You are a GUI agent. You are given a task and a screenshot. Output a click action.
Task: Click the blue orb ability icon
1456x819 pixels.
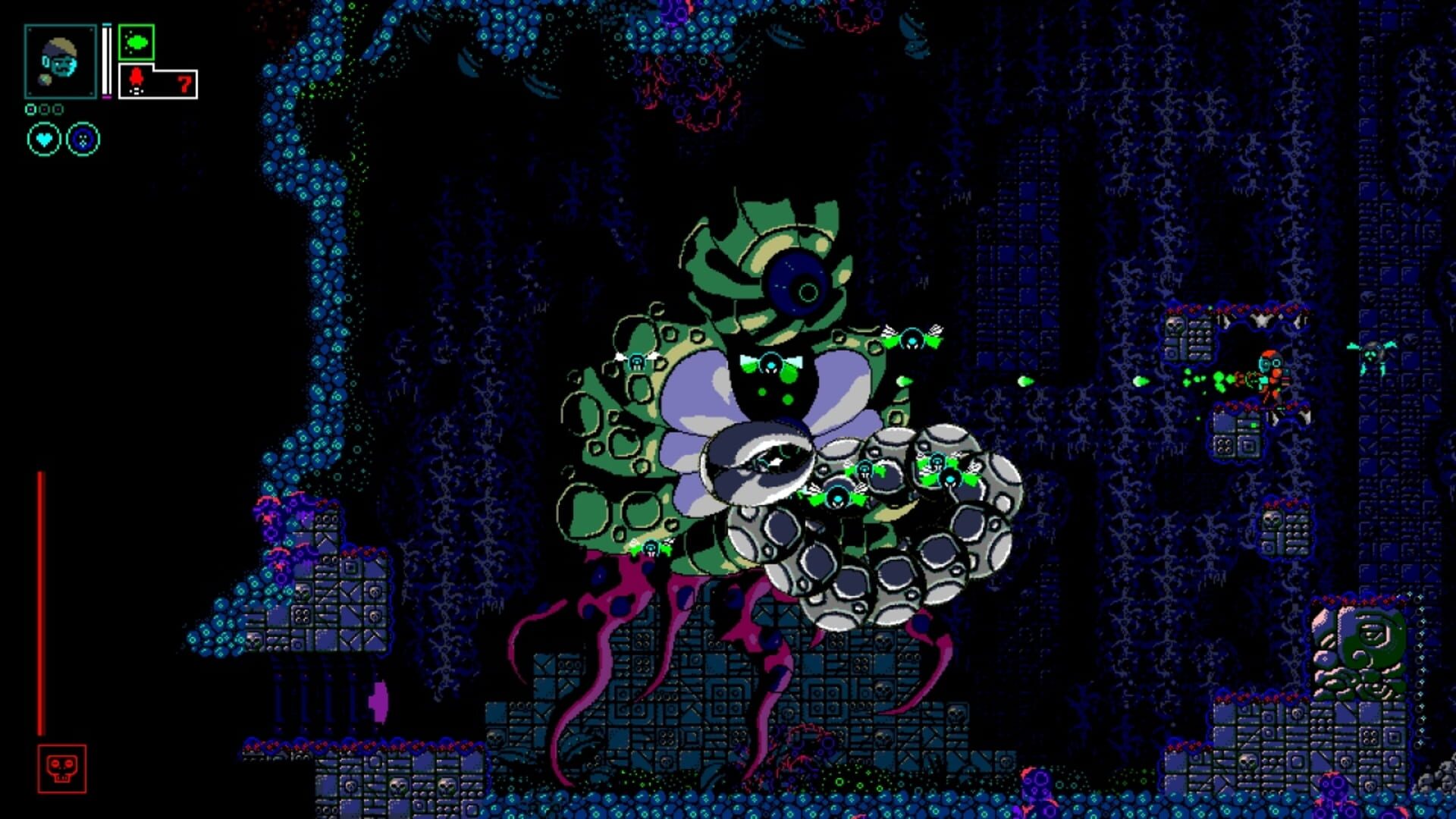[x=81, y=139]
